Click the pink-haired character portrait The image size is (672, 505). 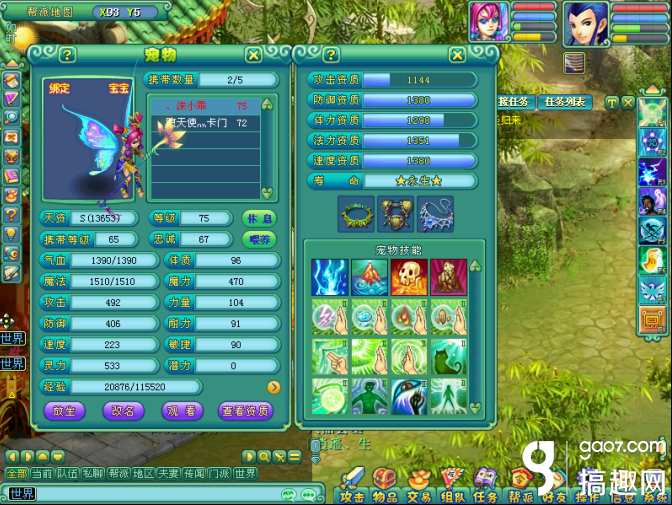(x=489, y=22)
